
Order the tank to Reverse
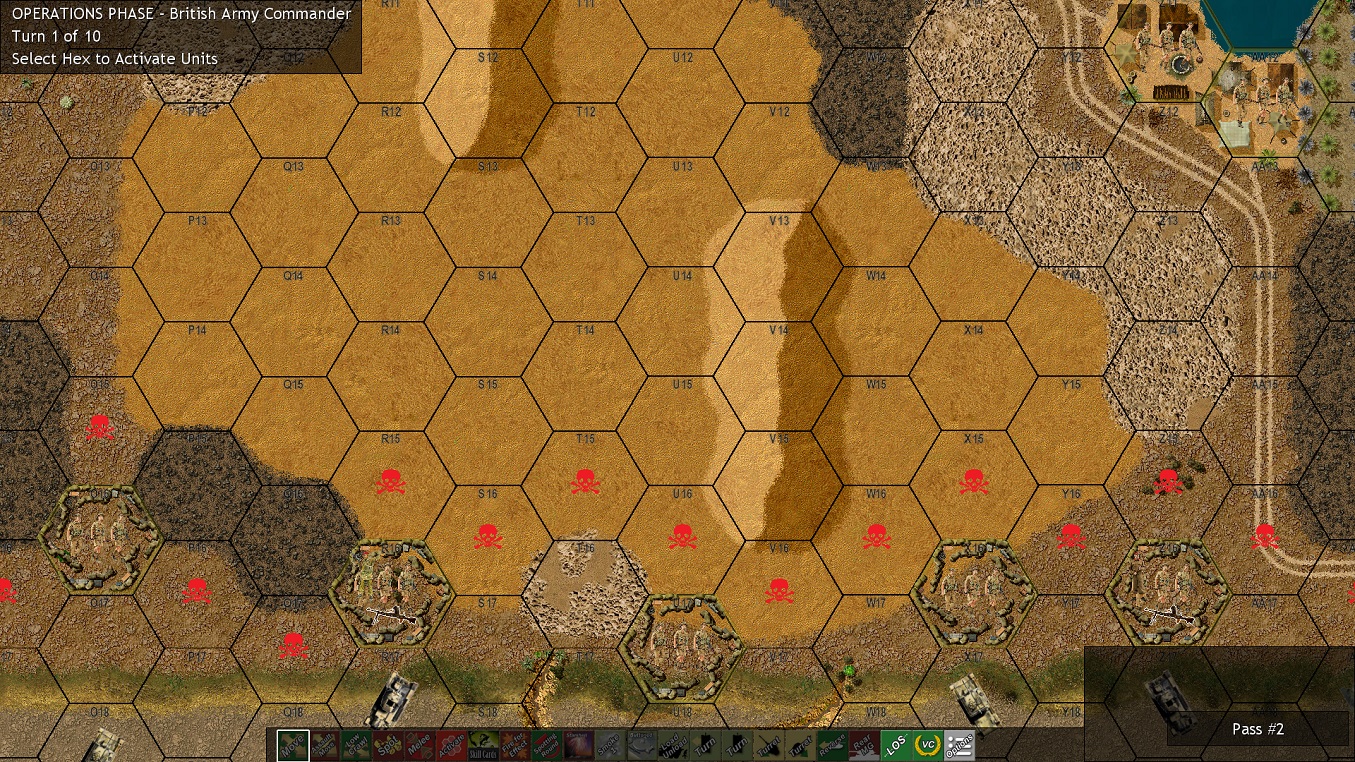point(833,744)
